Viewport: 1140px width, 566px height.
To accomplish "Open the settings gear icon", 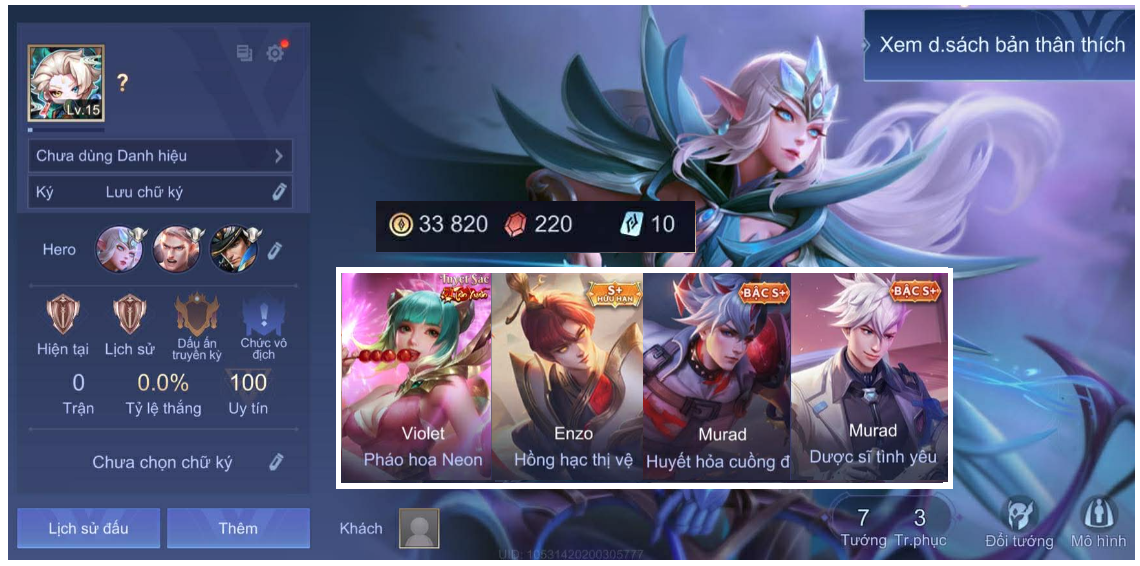I will [275, 53].
